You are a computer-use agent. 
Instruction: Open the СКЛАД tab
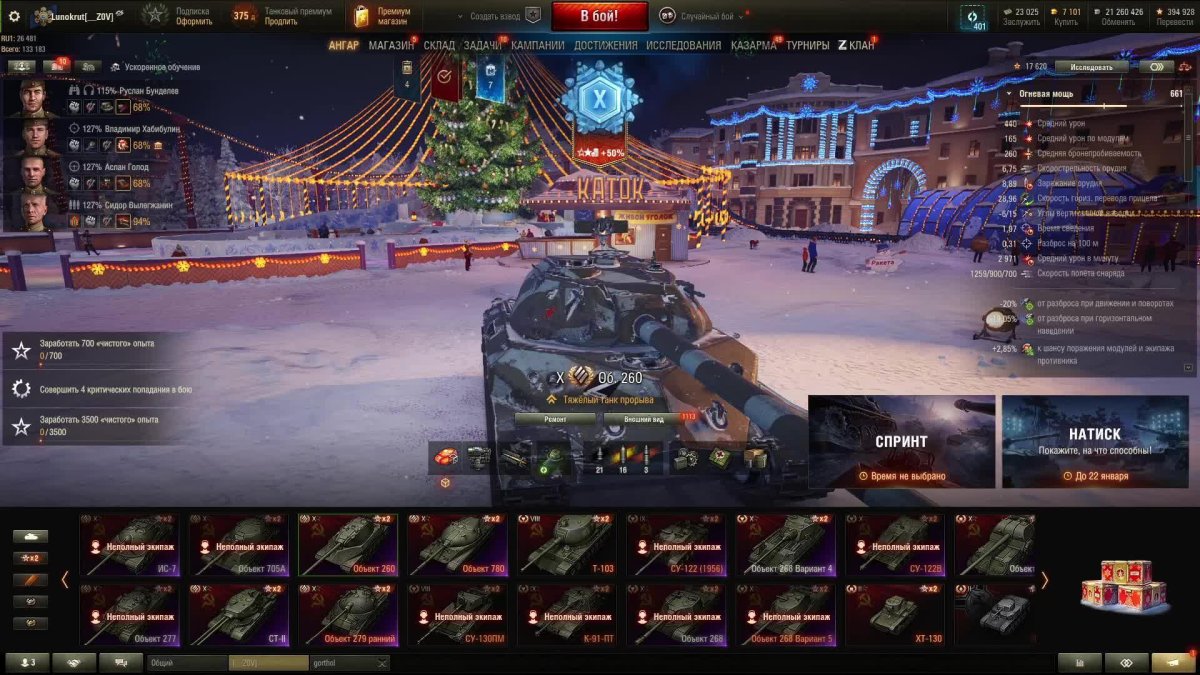point(439,45)
